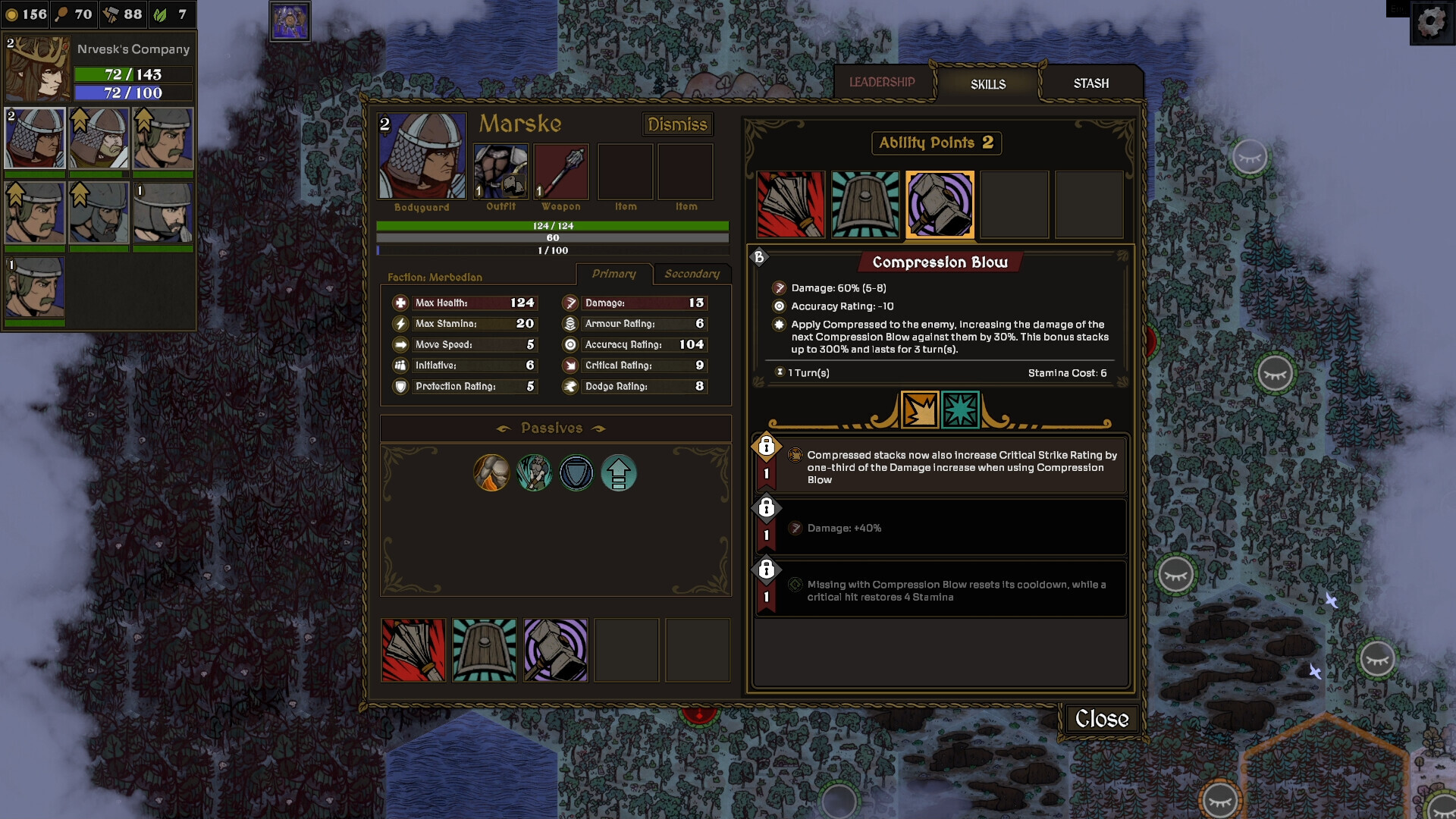Cycle passives with the right arrow
The width and height of the screenshot is (1456, 819).
(x=599, y=428)
